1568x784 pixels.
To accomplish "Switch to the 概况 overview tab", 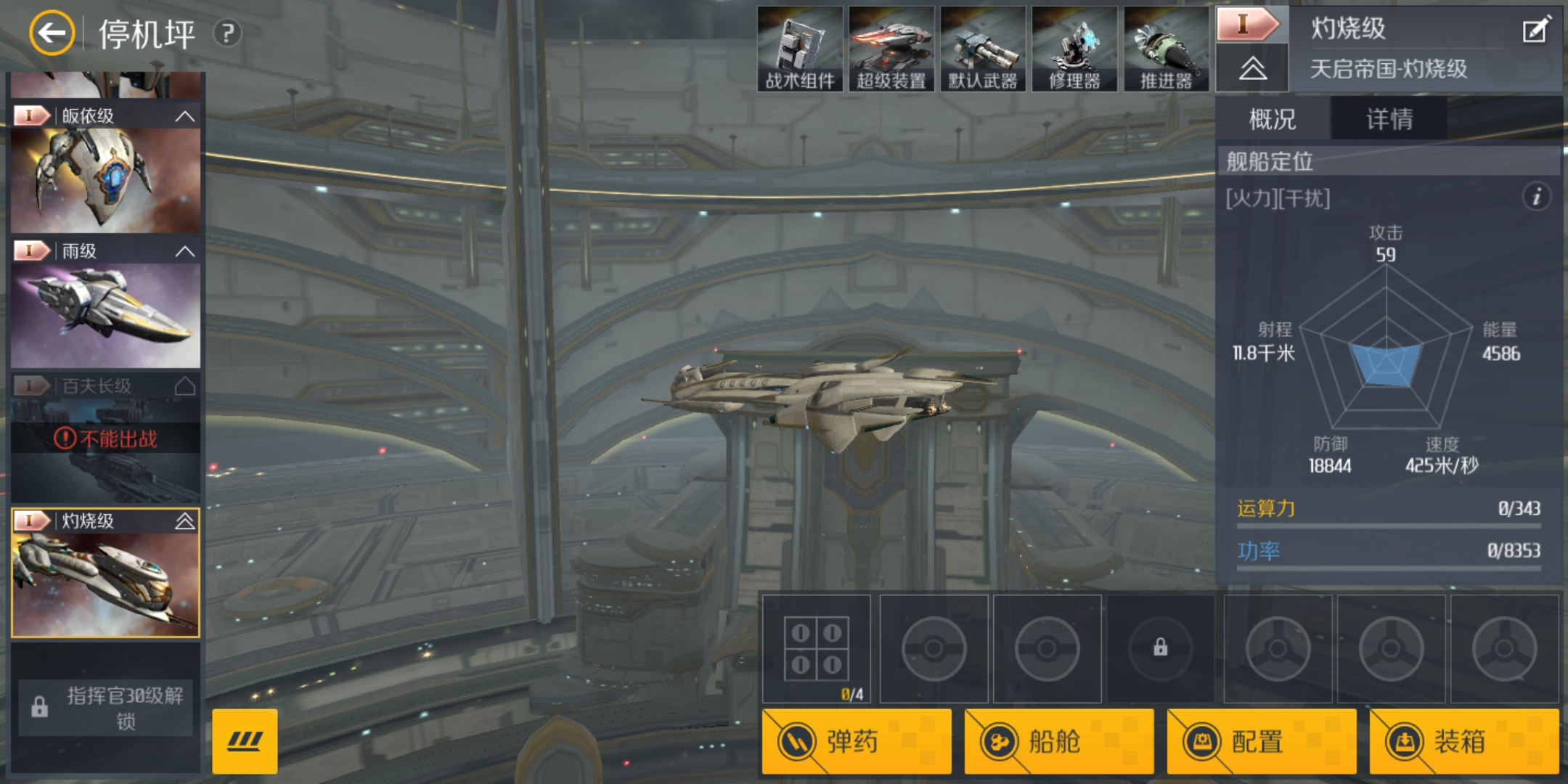I will click(1273, 119).
